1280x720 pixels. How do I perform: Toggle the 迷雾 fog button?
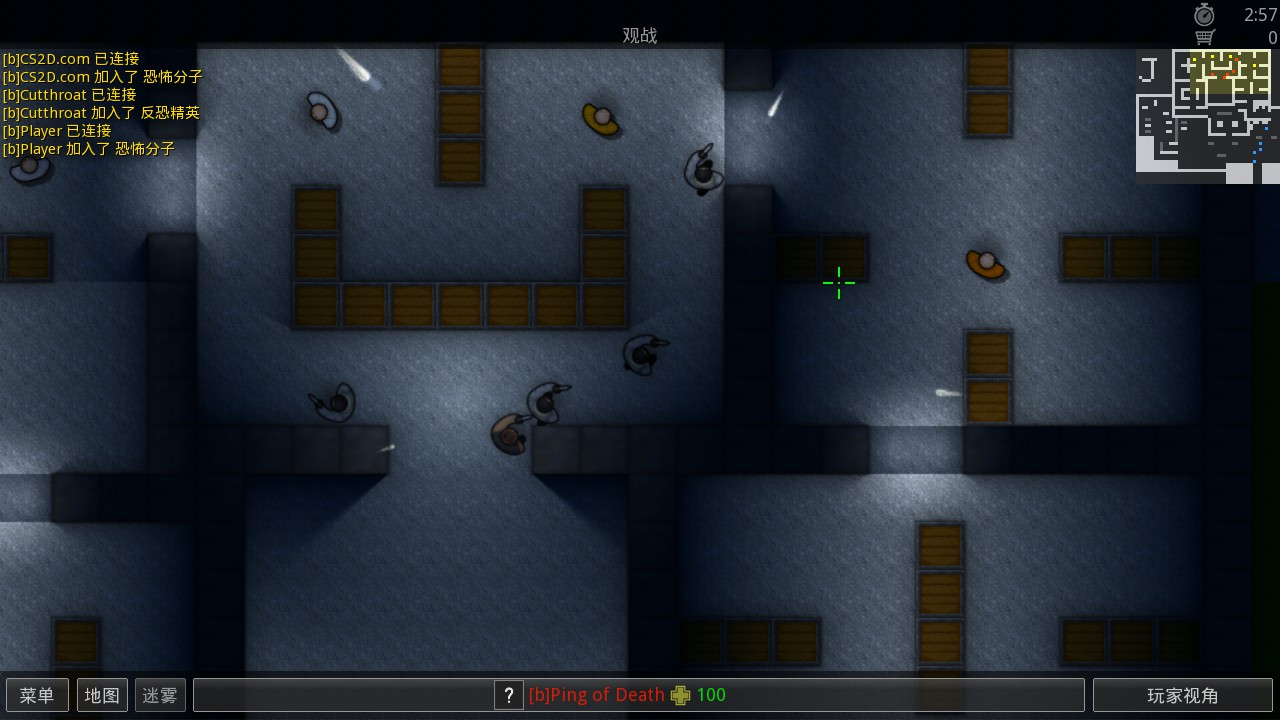[159, 694]
